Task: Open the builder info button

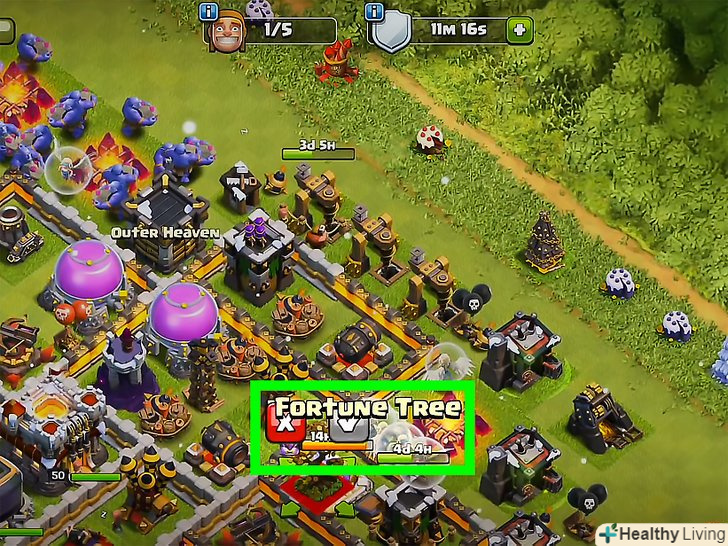Action: [x=208, y=12]
